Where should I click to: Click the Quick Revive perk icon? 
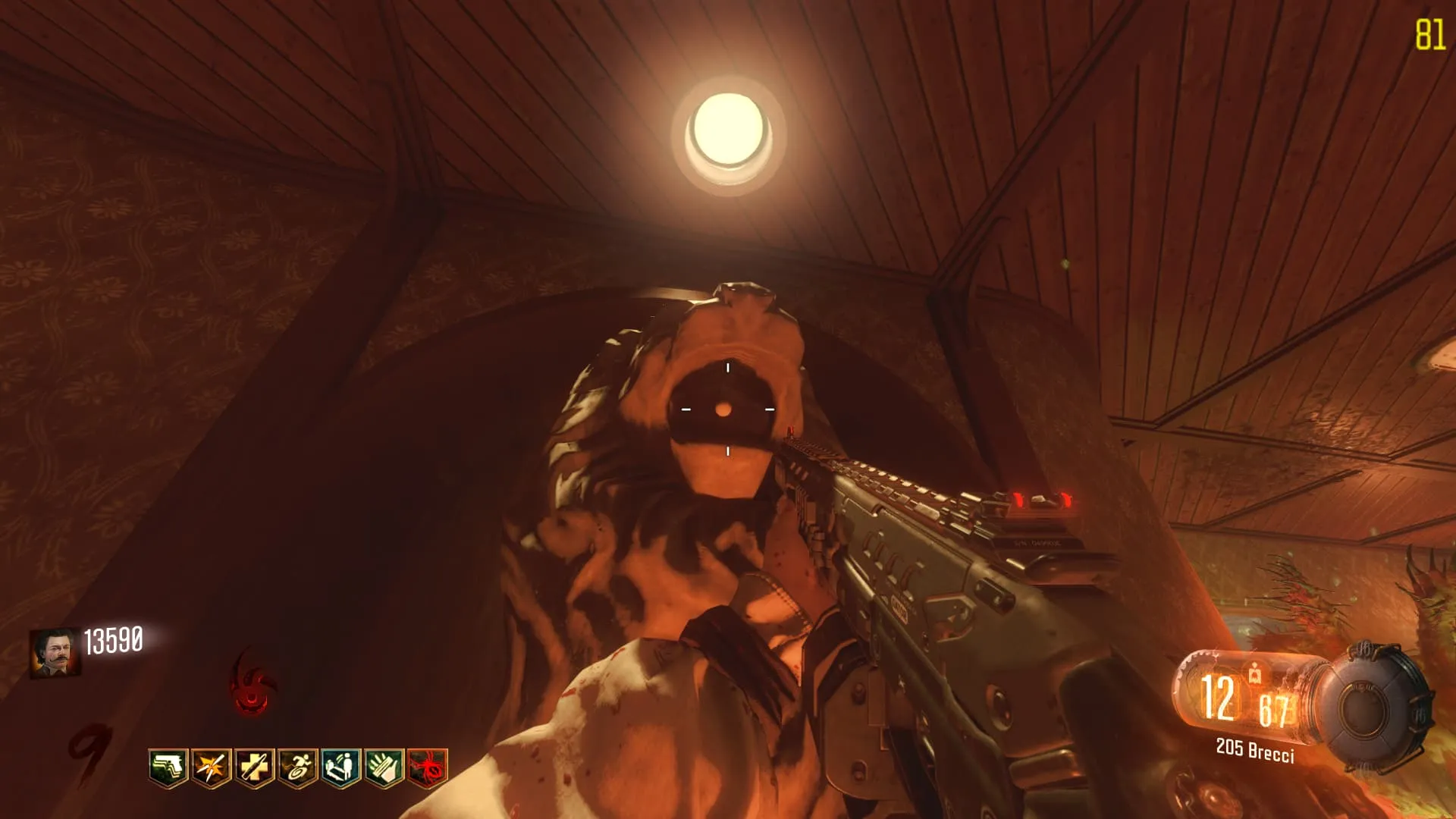[x=341, y=768]
